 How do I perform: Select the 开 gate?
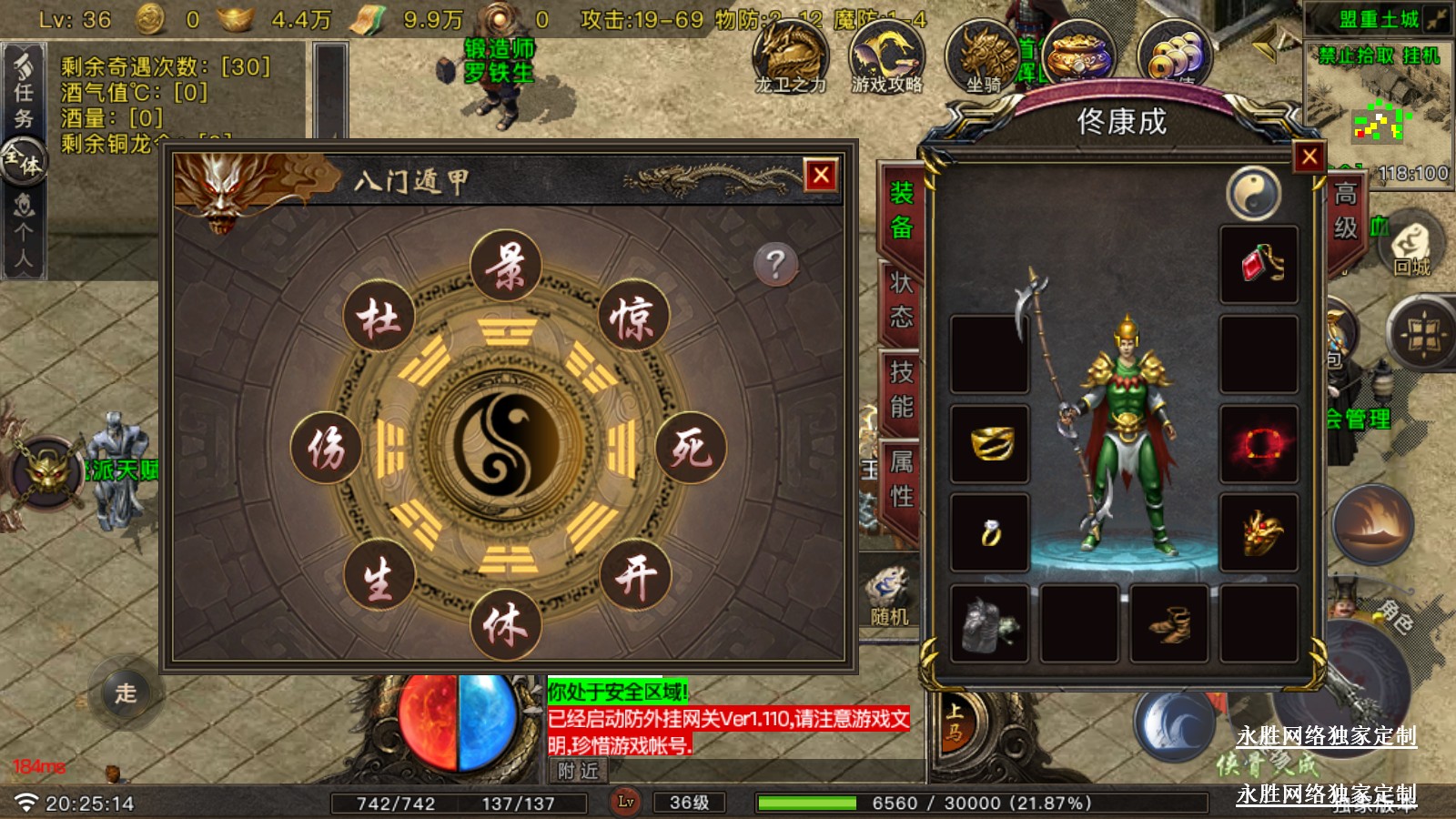[635, 575]
